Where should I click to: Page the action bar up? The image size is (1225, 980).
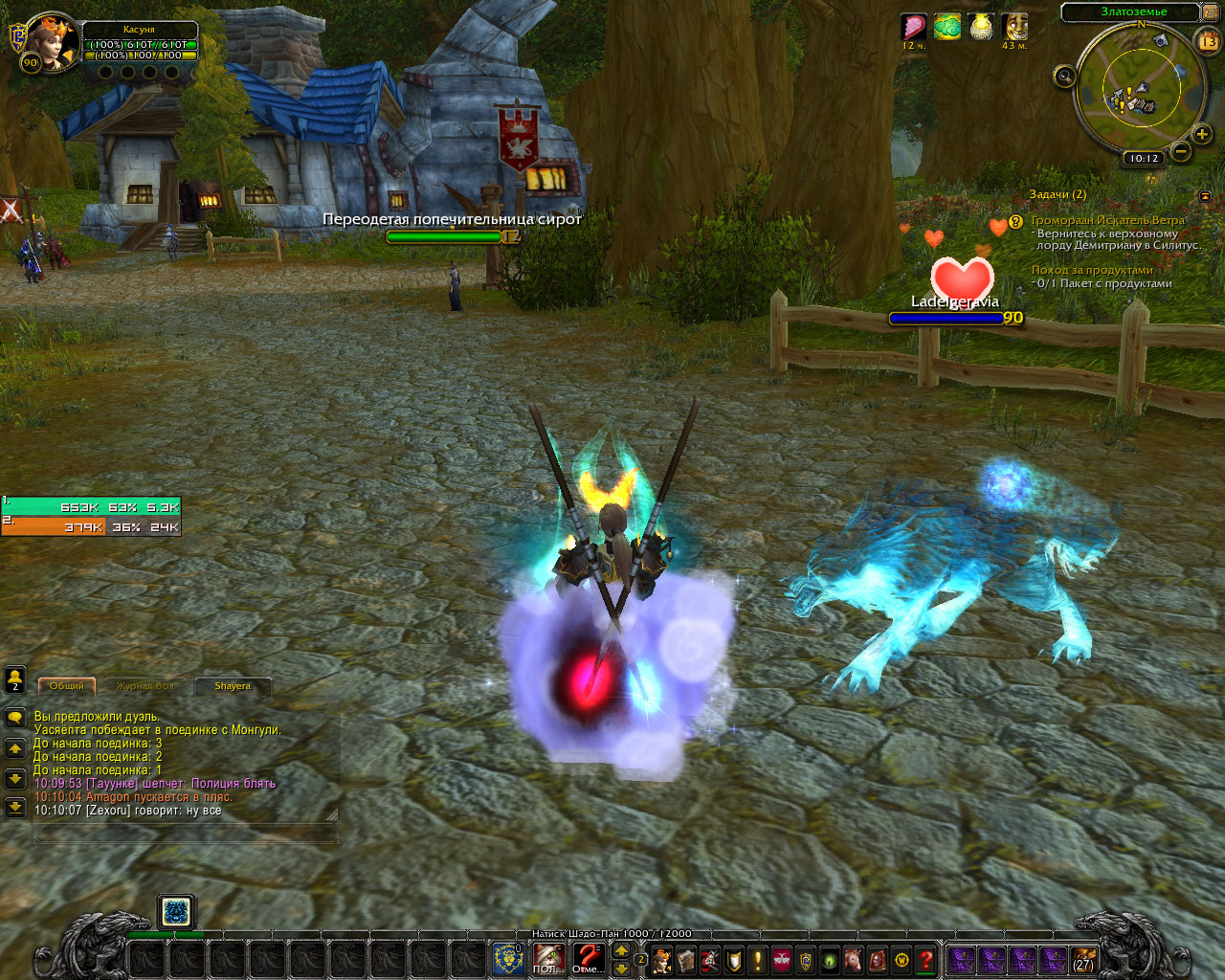(x=621, y=950)
